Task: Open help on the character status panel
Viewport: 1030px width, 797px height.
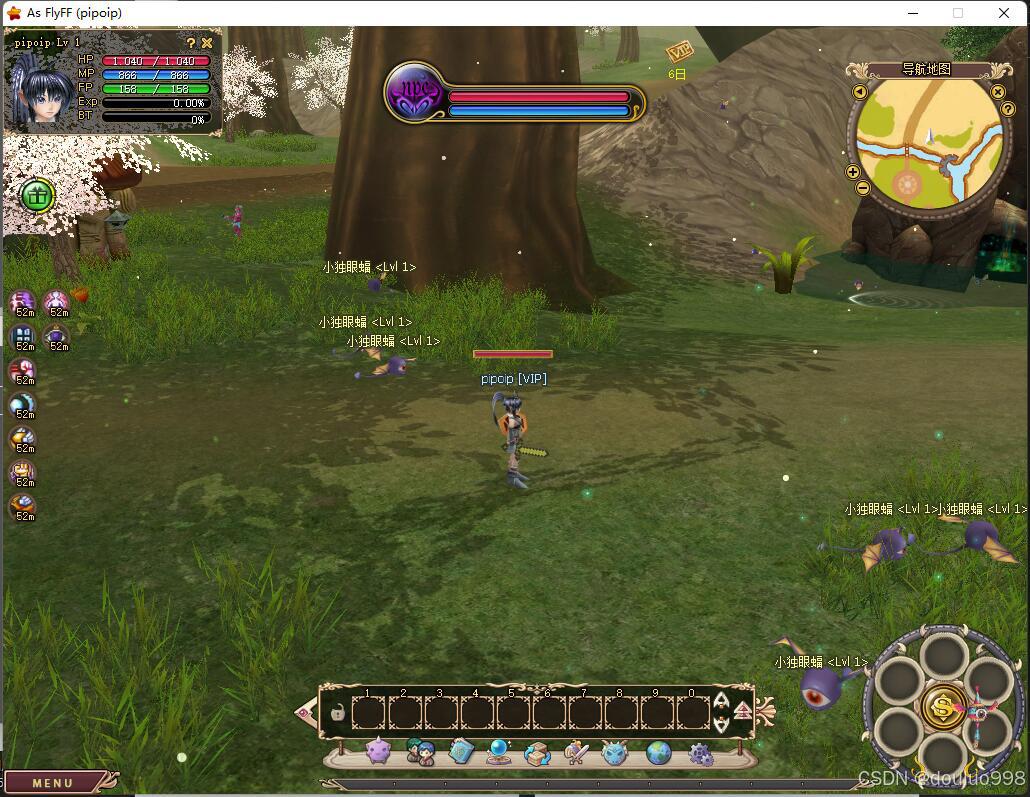Action: pyautogui.click(x=191, y=43)
